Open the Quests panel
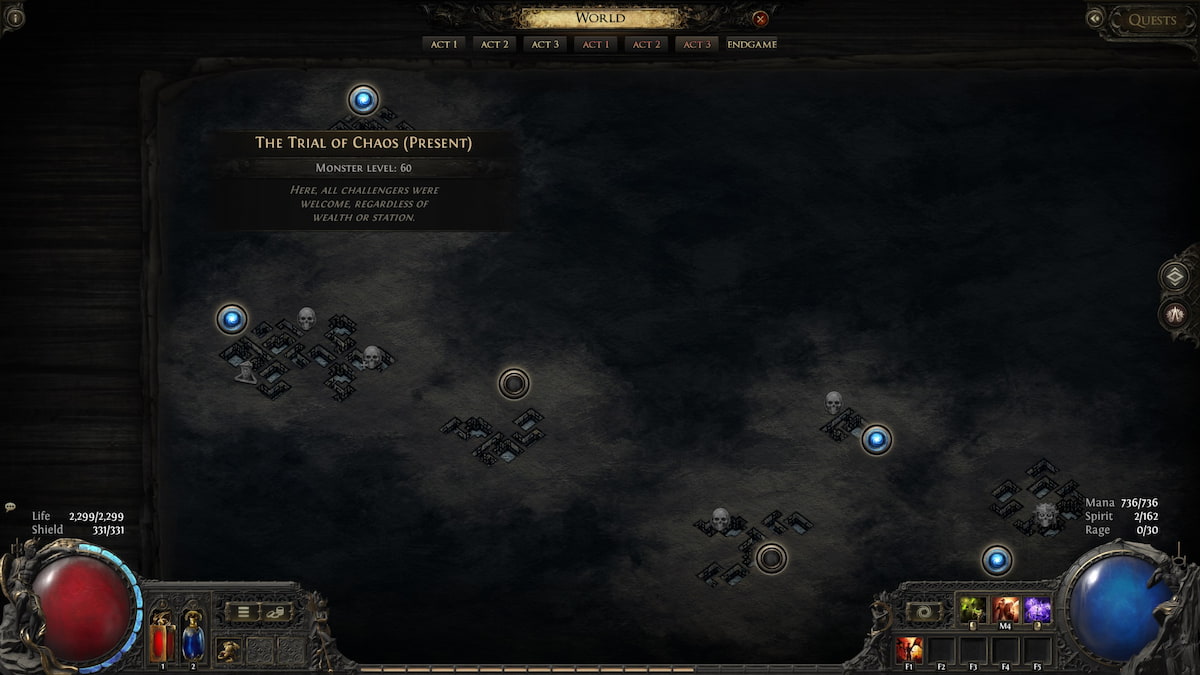Viewport: 1200px width, 675px height. tap(1152, 19)
